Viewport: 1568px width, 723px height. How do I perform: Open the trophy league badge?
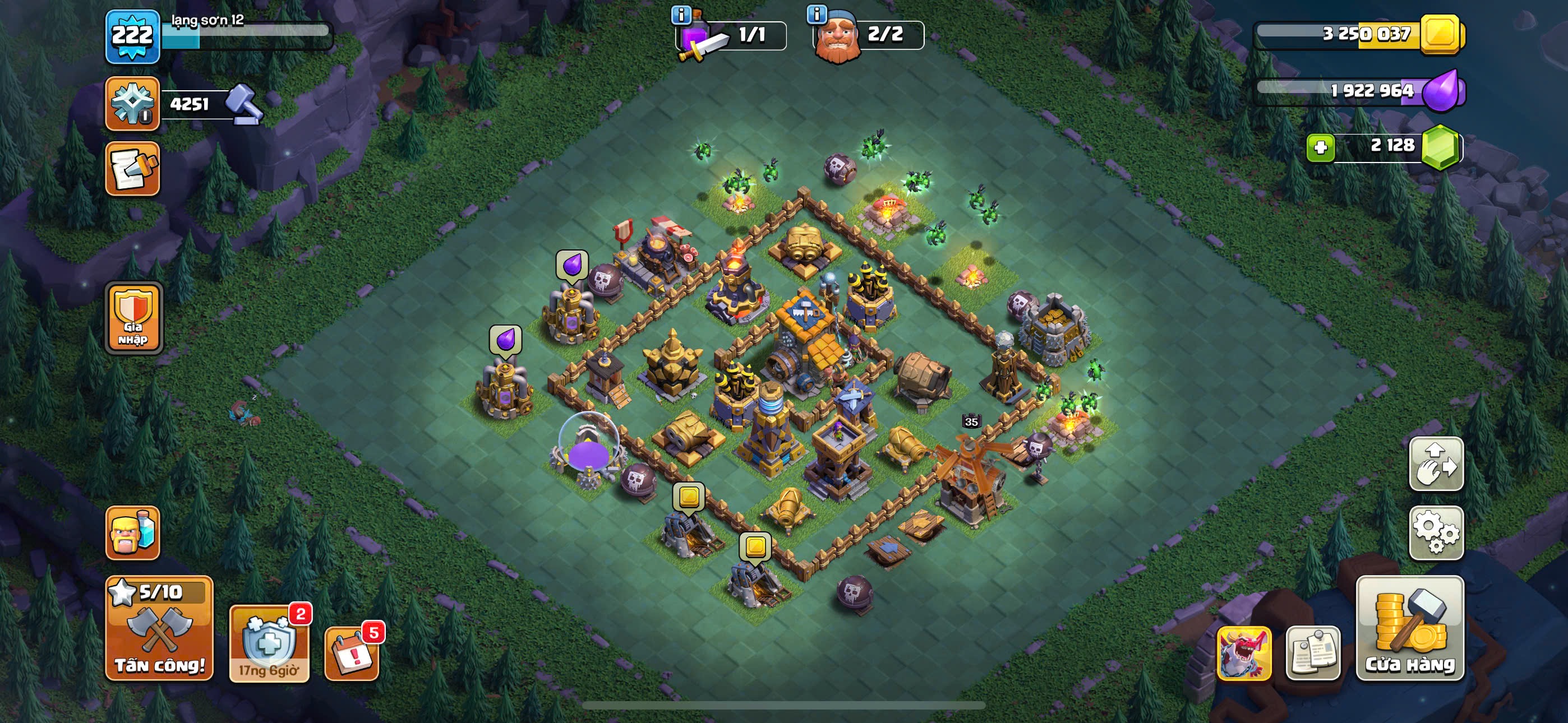pos(133,104)
